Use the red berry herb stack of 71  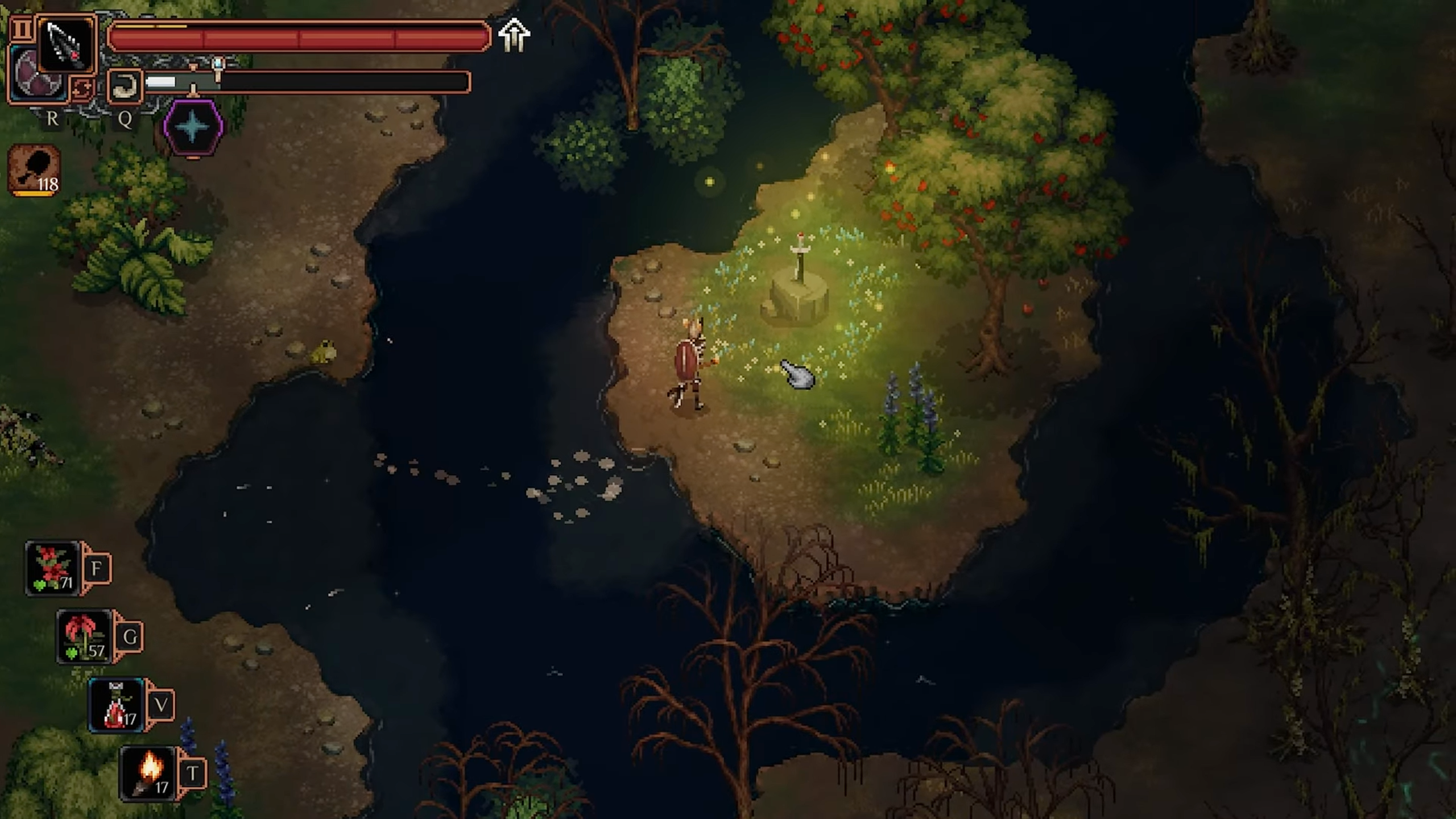(x=52, y=568)
